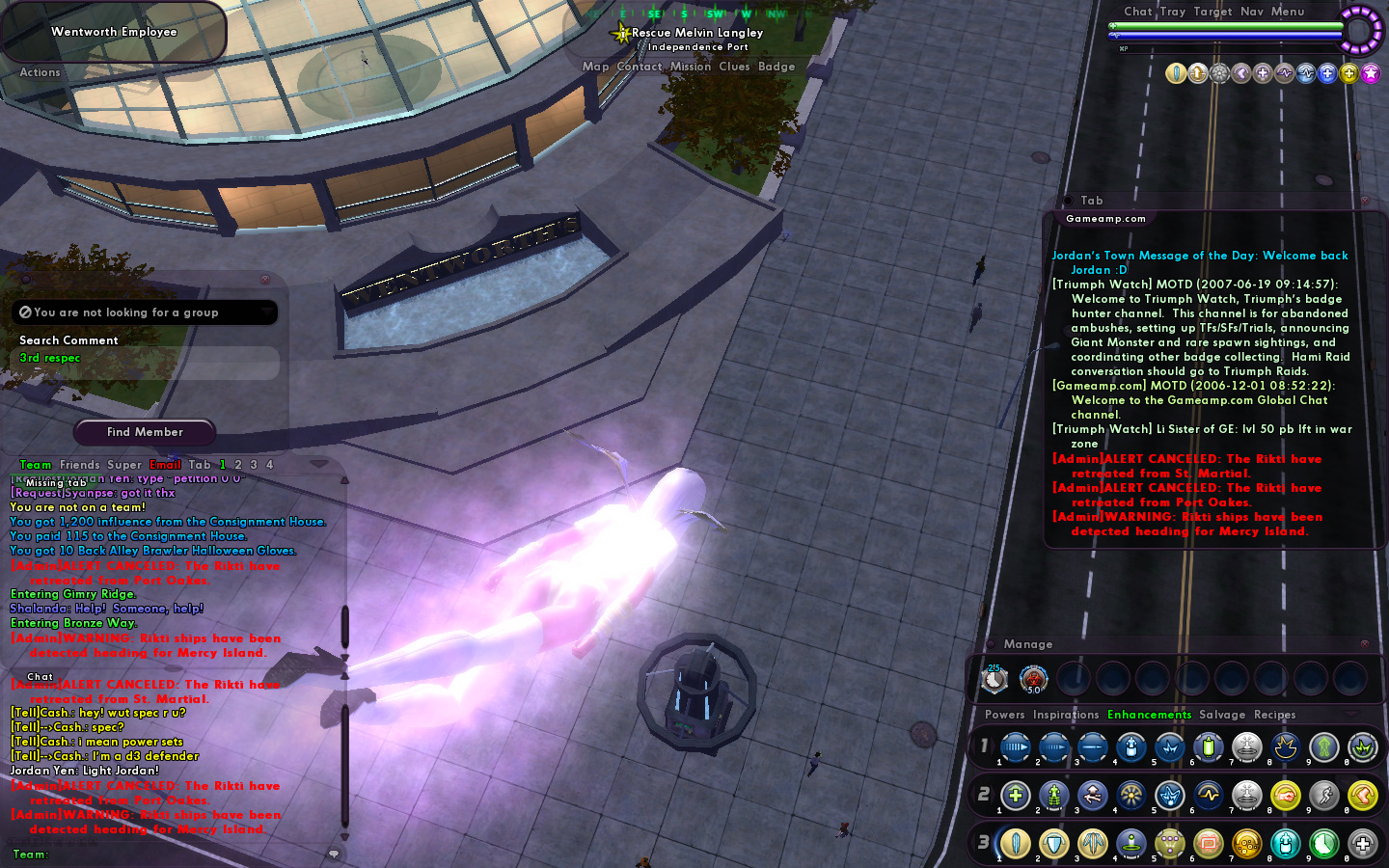Open the Mission panel
The image size is (1389, 868).
(x=691, y=67)
